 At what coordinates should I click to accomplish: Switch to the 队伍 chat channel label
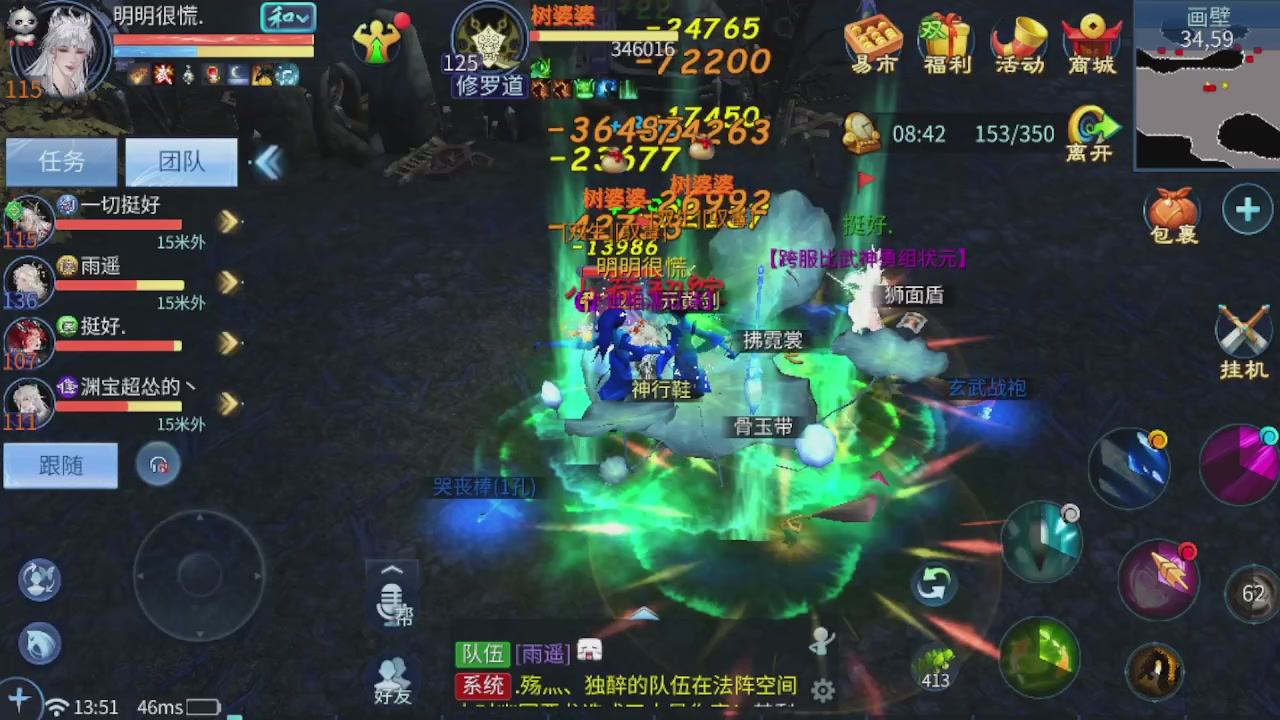tap(483, 654)
